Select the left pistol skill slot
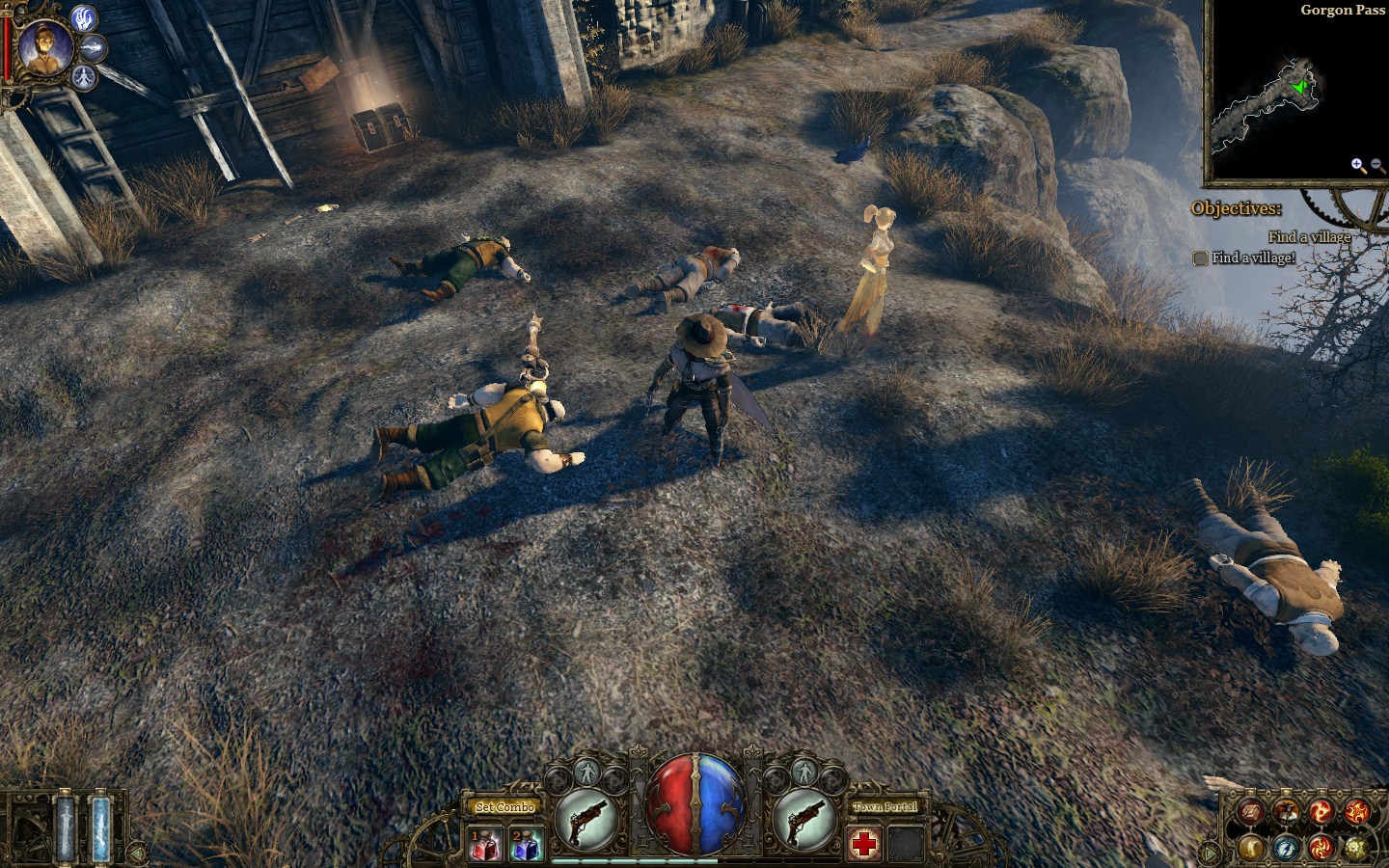The height and width of the screenshot is (868, 1389). tap(586, 820)
